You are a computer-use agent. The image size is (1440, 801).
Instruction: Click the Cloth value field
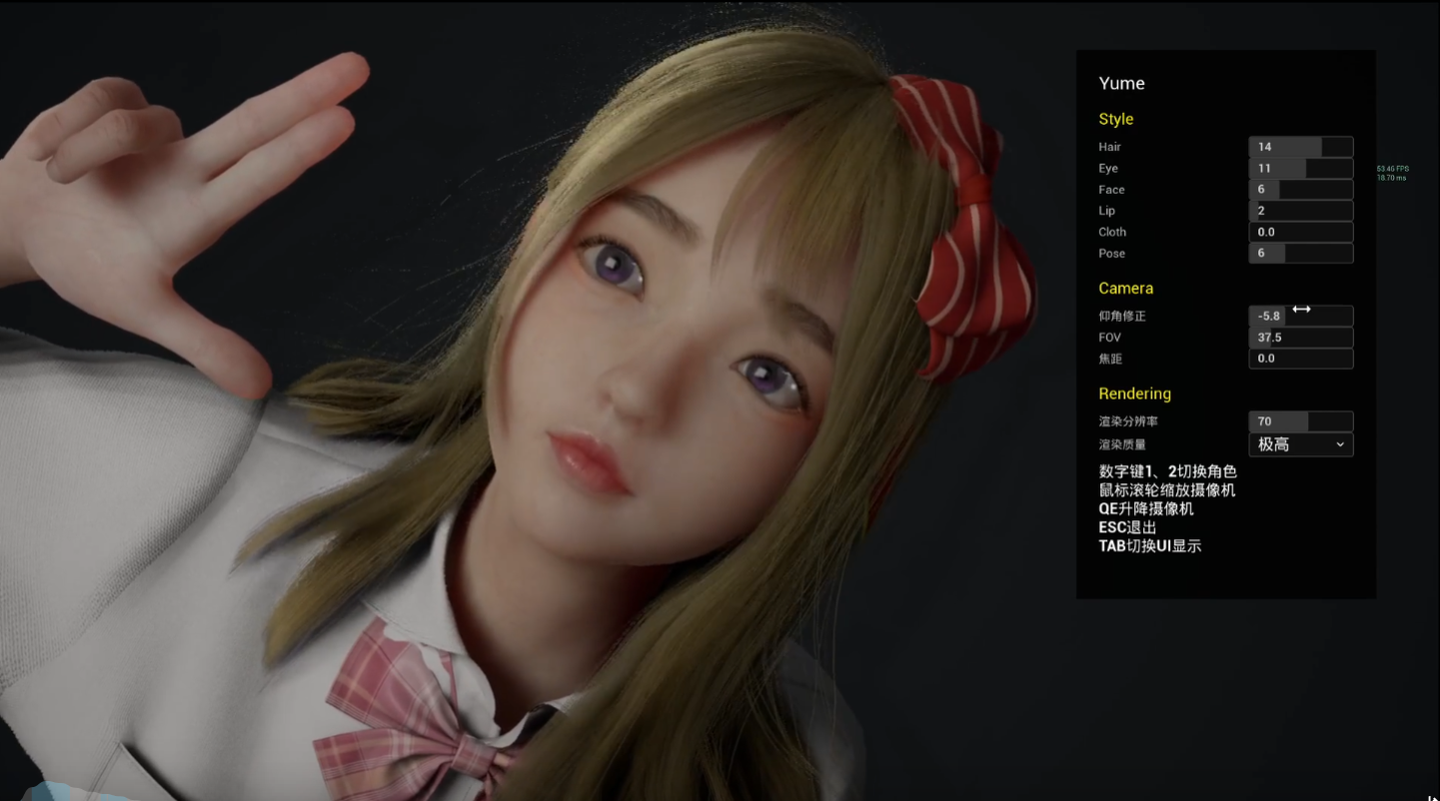(1300, 232)
